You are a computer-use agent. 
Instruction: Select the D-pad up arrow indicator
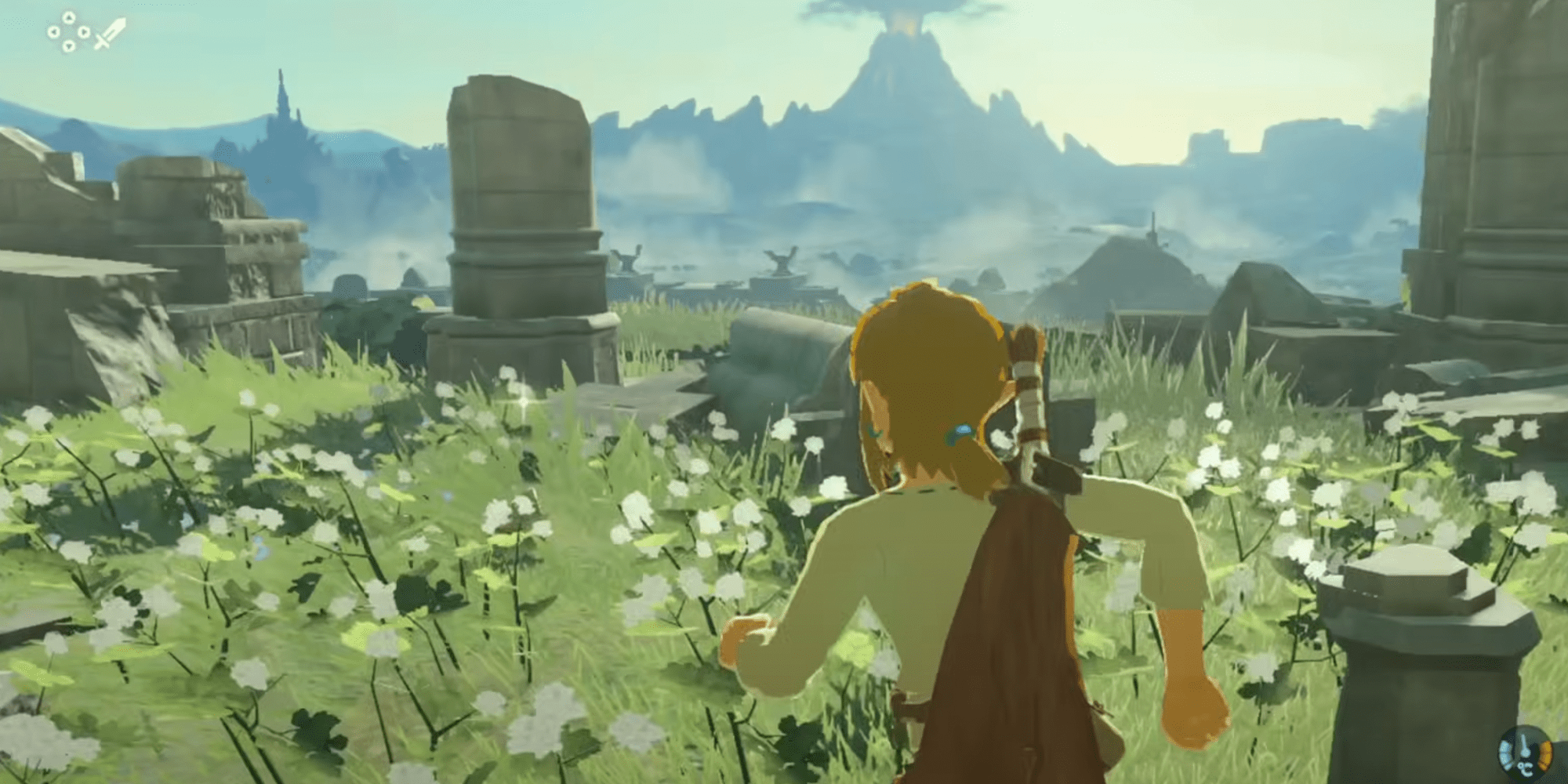point(68,17)
